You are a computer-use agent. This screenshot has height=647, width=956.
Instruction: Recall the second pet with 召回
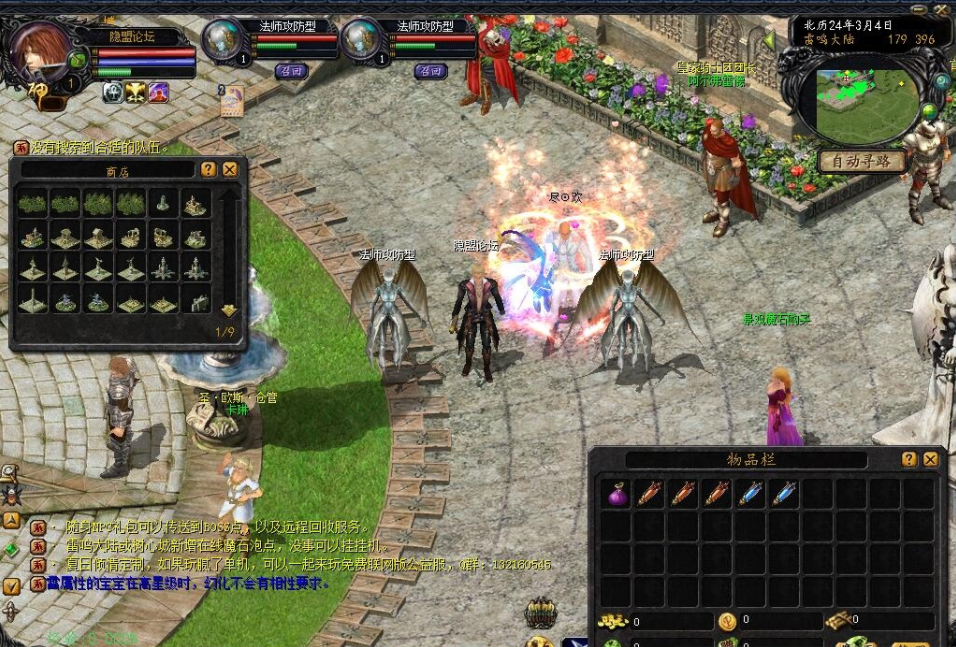430,71
